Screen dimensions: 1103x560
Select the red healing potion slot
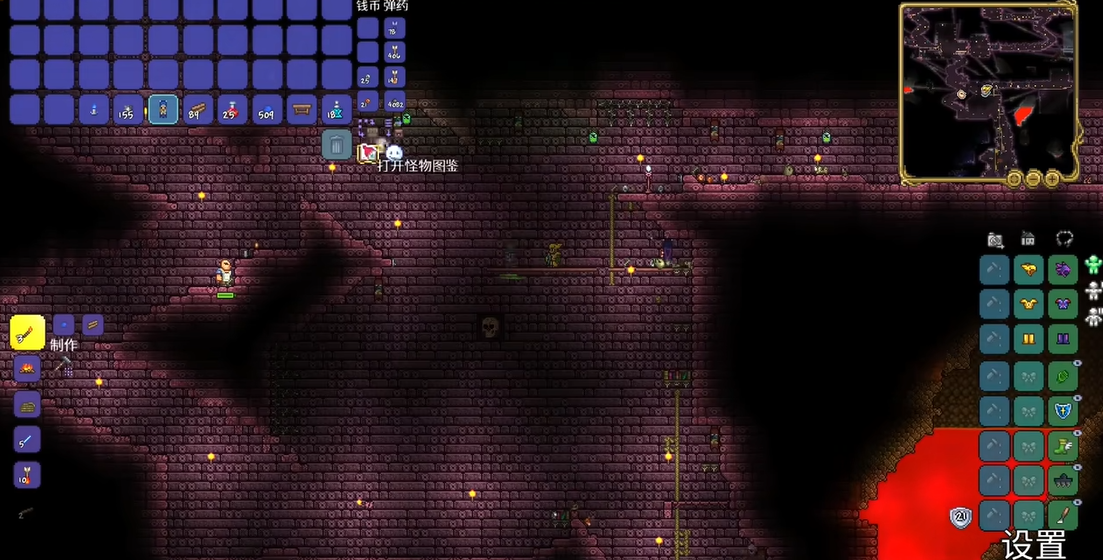pos(232,109)
